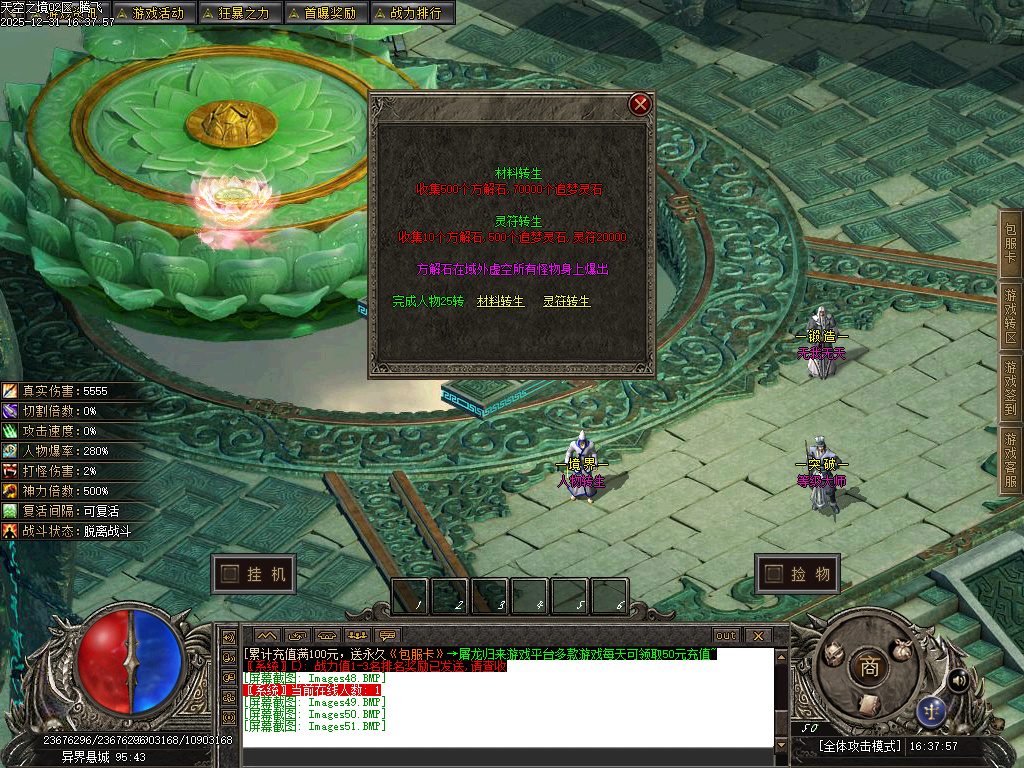Choose the 材料转生 link
This screenshot has height=768, width=1024.
tap(500, 301)
